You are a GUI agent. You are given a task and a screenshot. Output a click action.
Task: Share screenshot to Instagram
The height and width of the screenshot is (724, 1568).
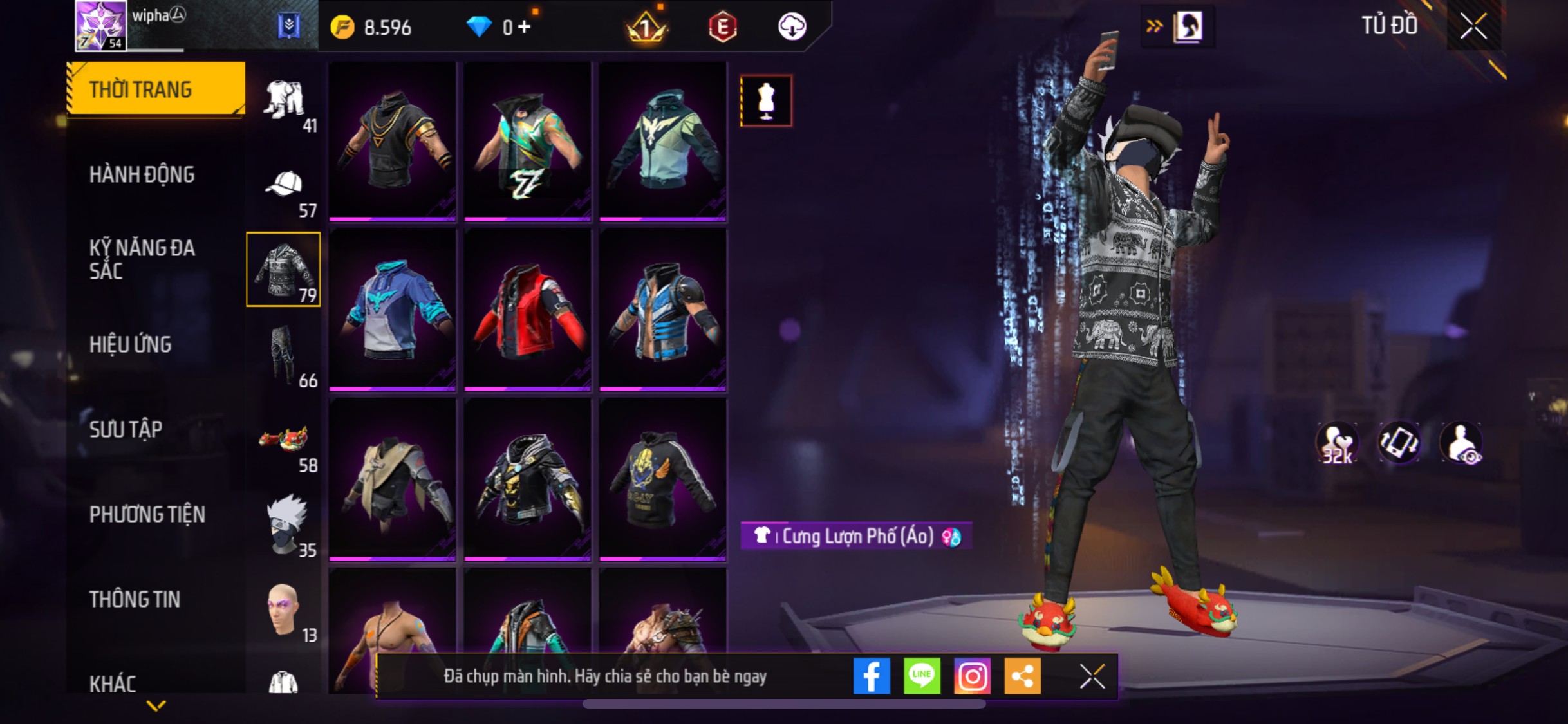(x=972, y=676)
